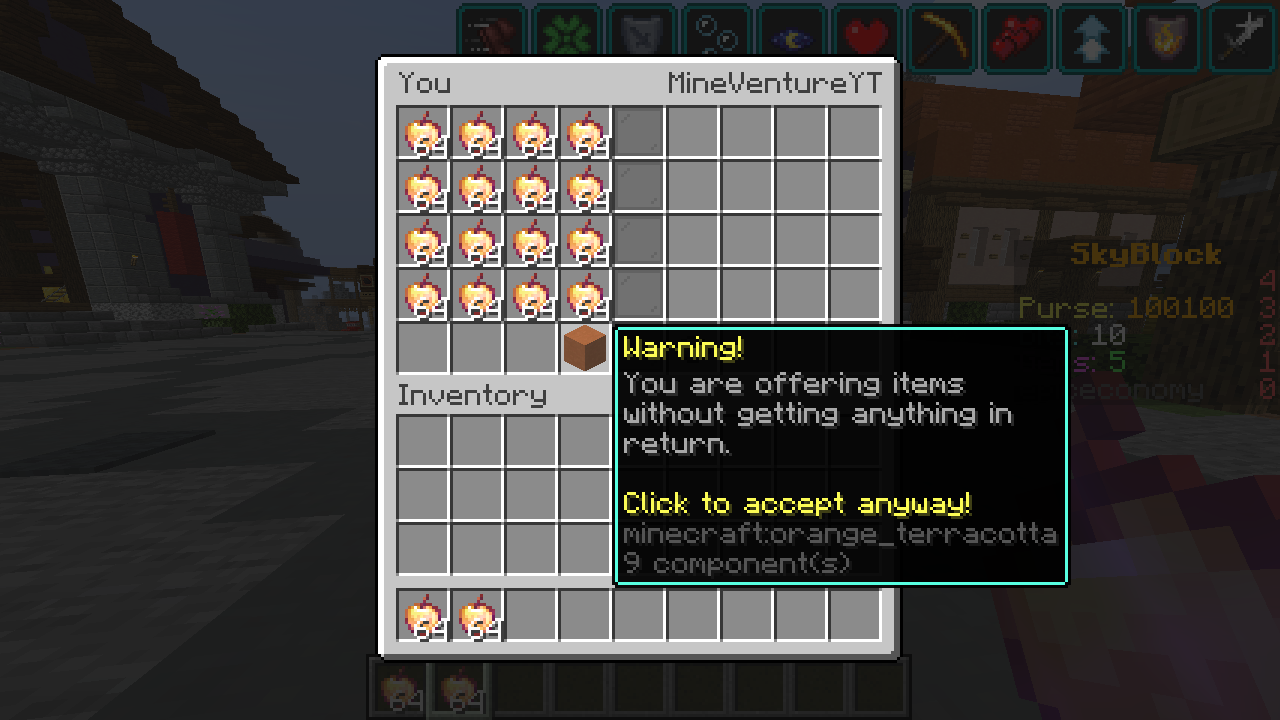Select the TNT bundle icon in the top bar

[1016, 38]
